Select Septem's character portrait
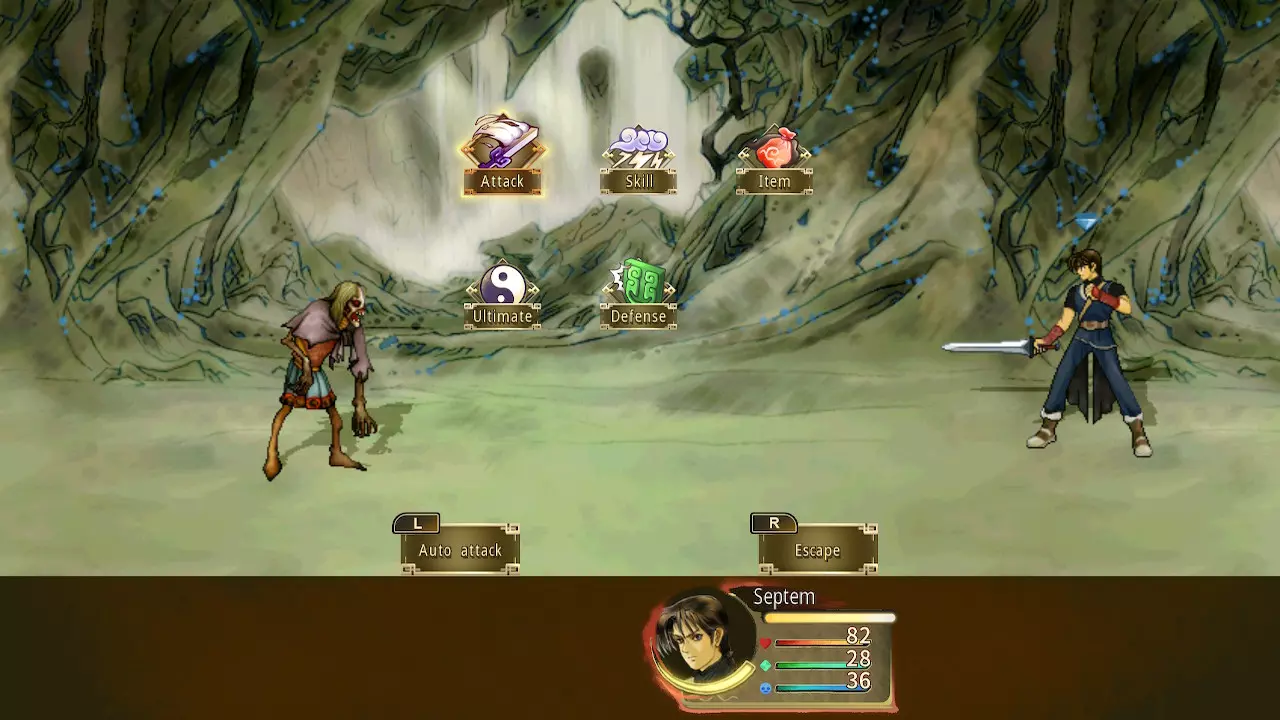 click(701, 638)
